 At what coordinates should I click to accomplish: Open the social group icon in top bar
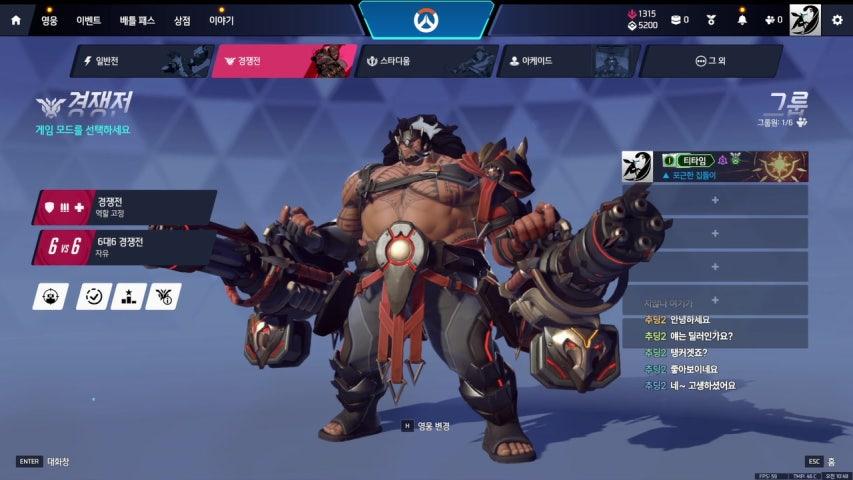772,19
